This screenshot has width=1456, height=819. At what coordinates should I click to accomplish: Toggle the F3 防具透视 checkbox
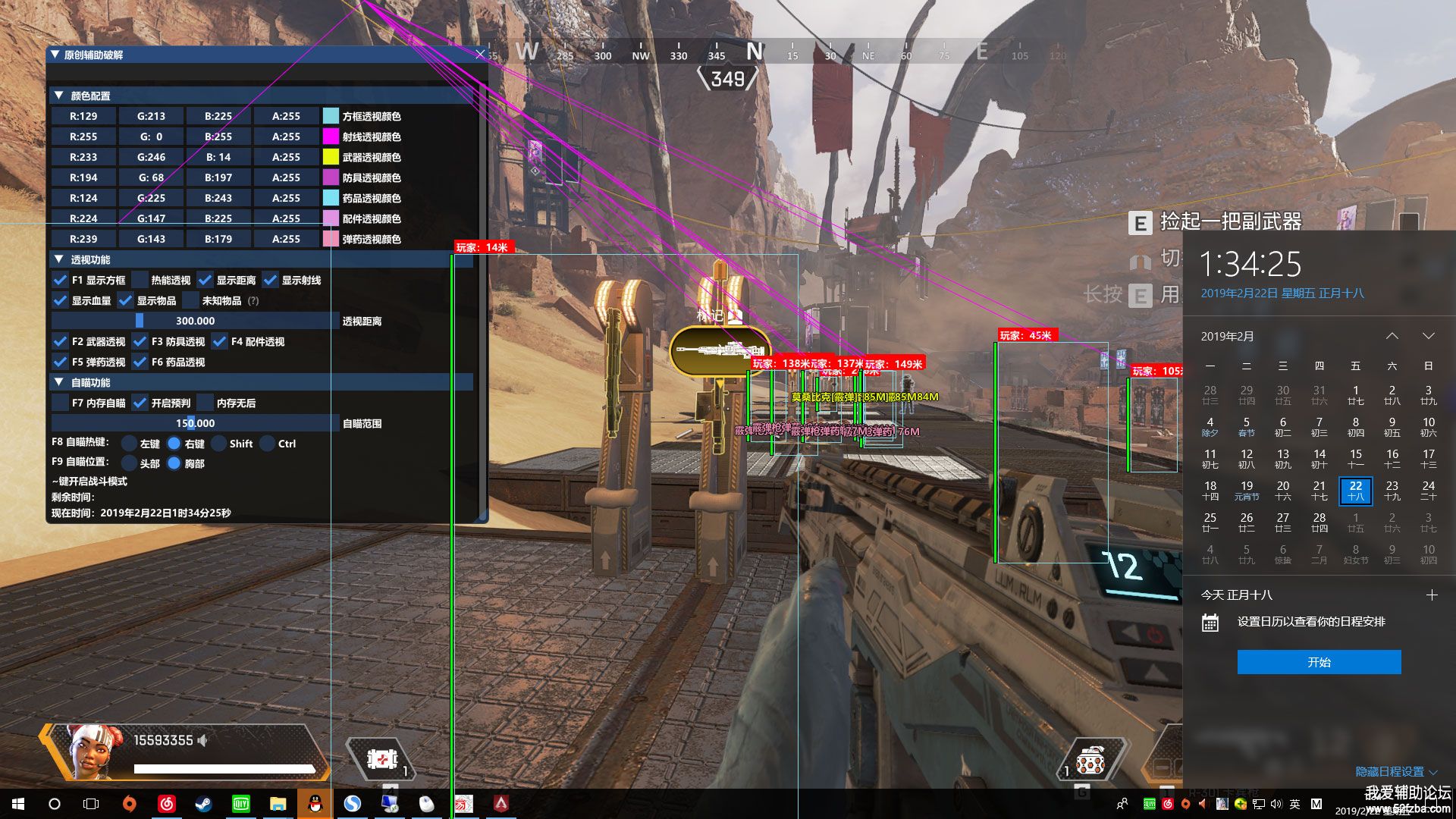click(x=140, y=341)
